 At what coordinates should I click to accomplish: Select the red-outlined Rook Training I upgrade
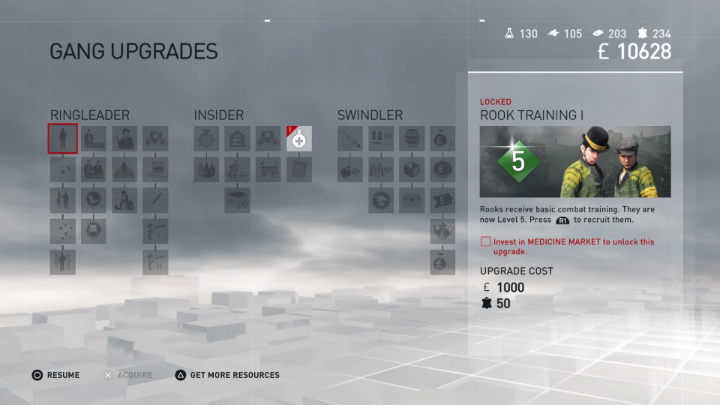pos(63,138)
